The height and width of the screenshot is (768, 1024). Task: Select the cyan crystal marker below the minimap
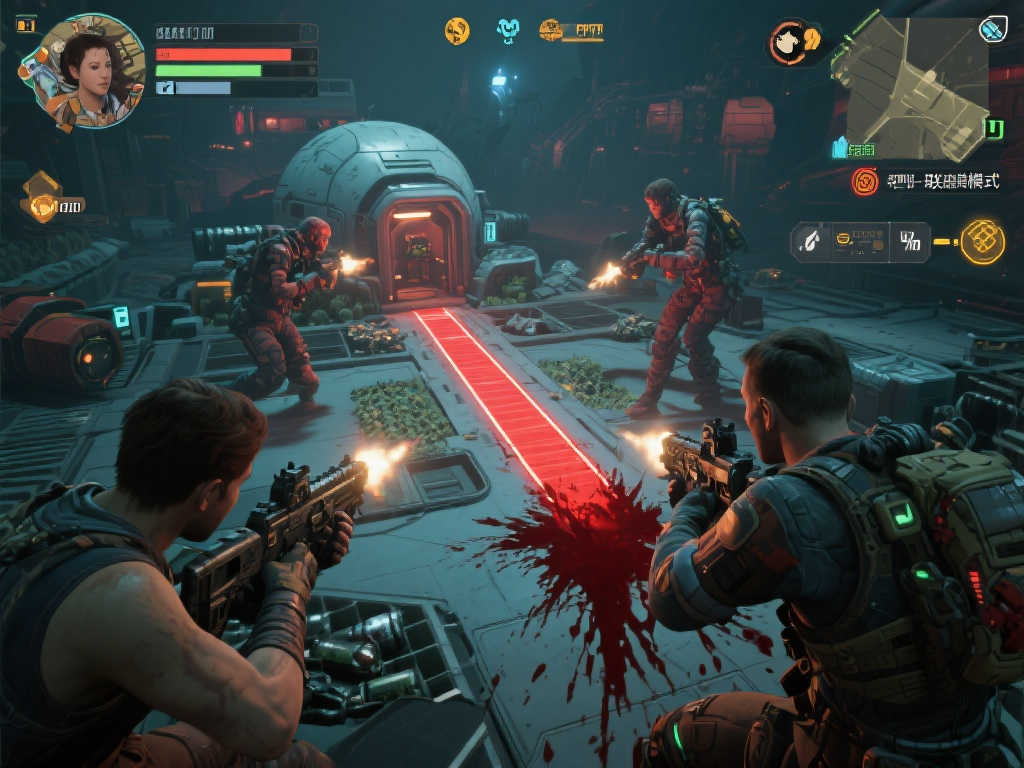coord(840,148)
